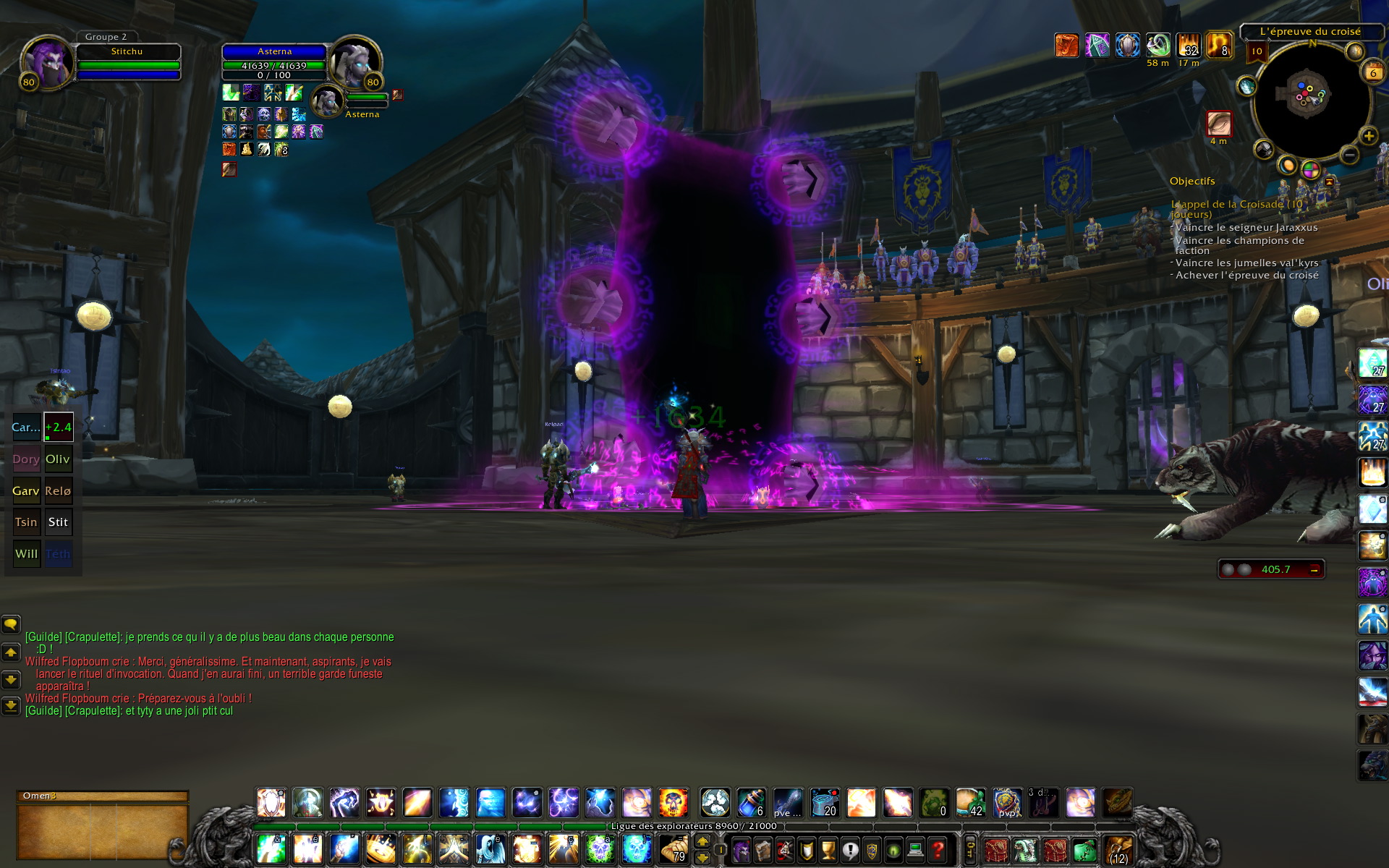The image size is (1389, 868).
Task: Select the Asterna target portrait
Action: (x=354, y=61)
